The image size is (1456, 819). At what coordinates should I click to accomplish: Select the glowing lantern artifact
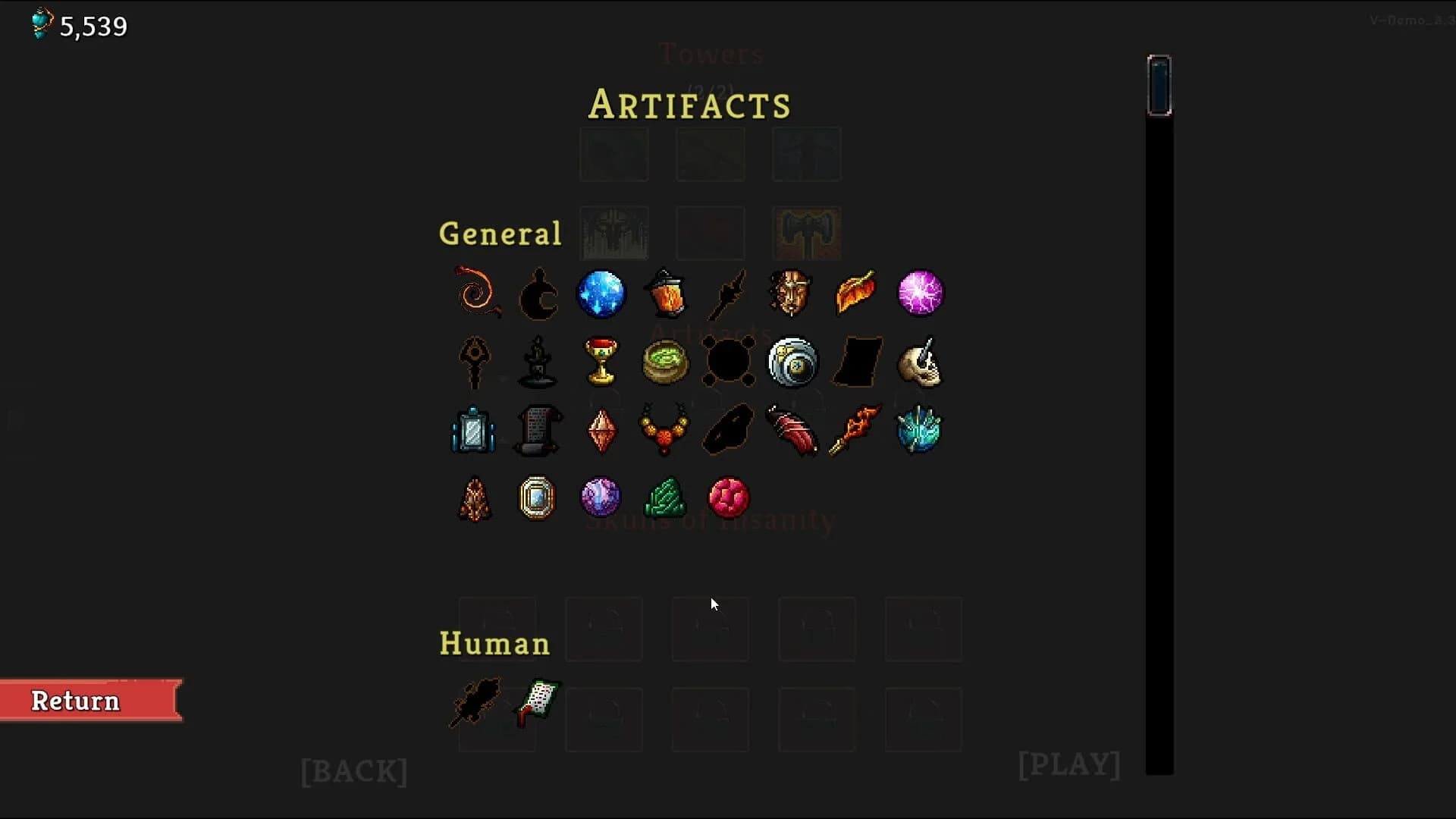click(x=665, y=294)
